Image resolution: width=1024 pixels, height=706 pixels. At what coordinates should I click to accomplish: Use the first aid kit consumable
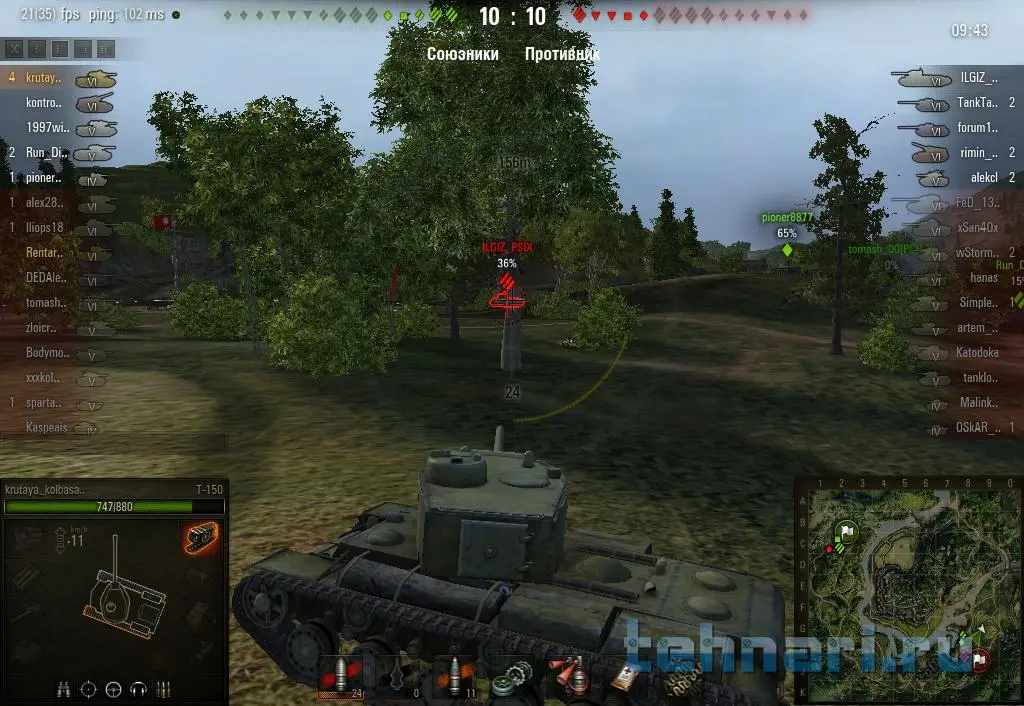click(627, 676)
